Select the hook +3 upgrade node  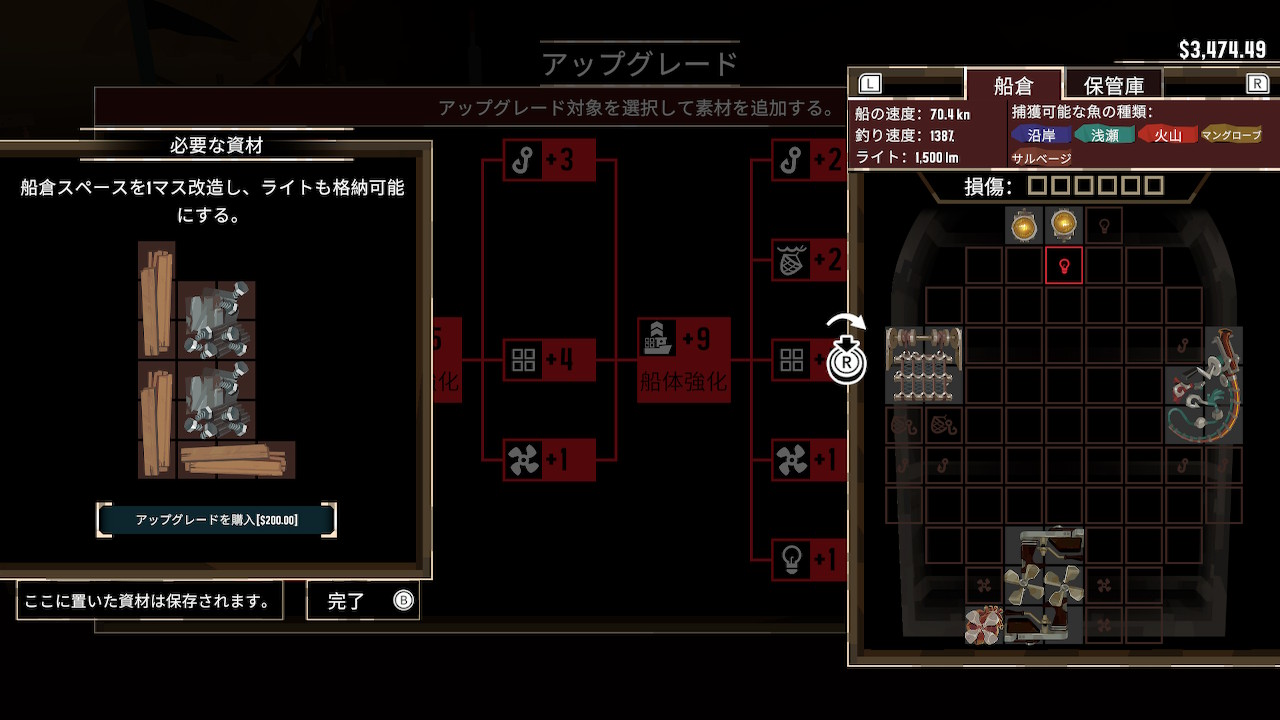550,160
